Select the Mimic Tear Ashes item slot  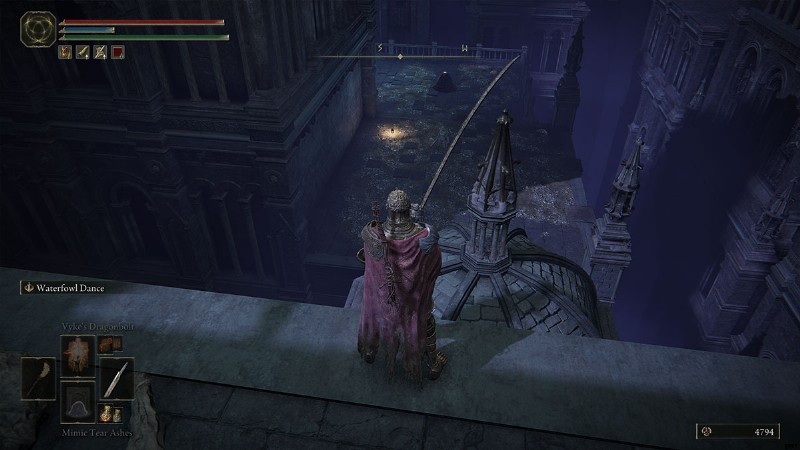pyautogui.click(x=78, y=401)
